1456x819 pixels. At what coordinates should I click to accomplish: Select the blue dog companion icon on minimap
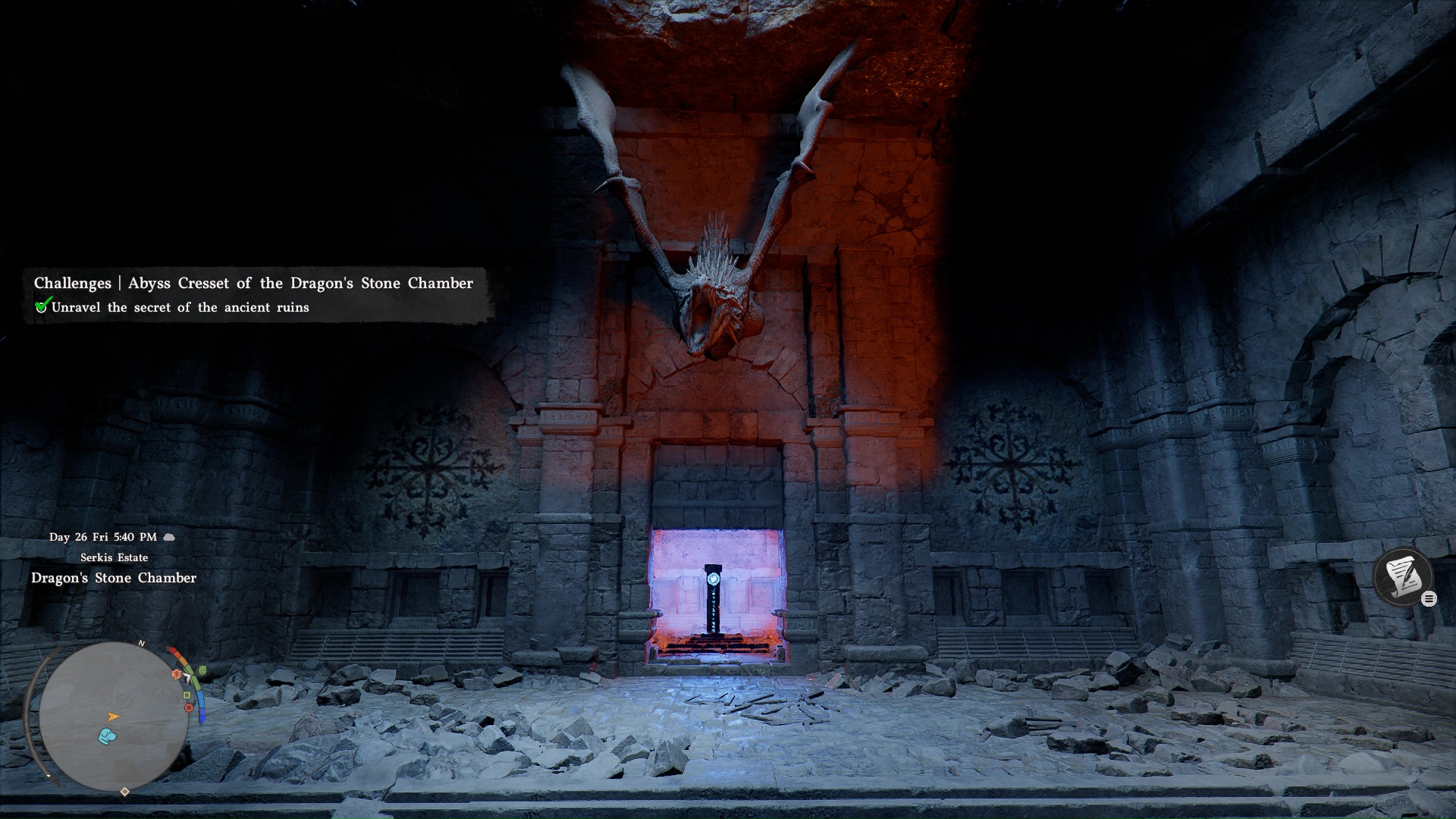[x=107, y=736]
